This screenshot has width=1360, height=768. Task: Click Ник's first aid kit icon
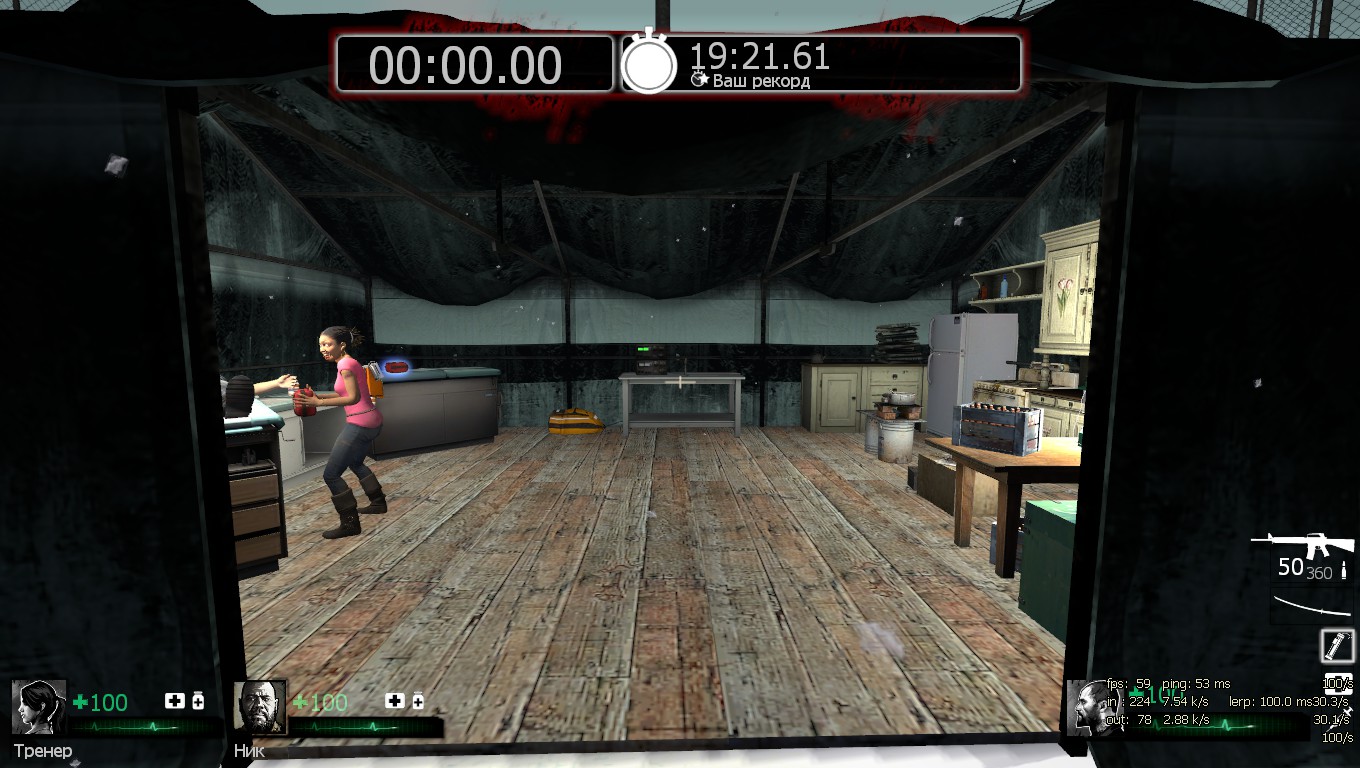(x=394, y=701)
